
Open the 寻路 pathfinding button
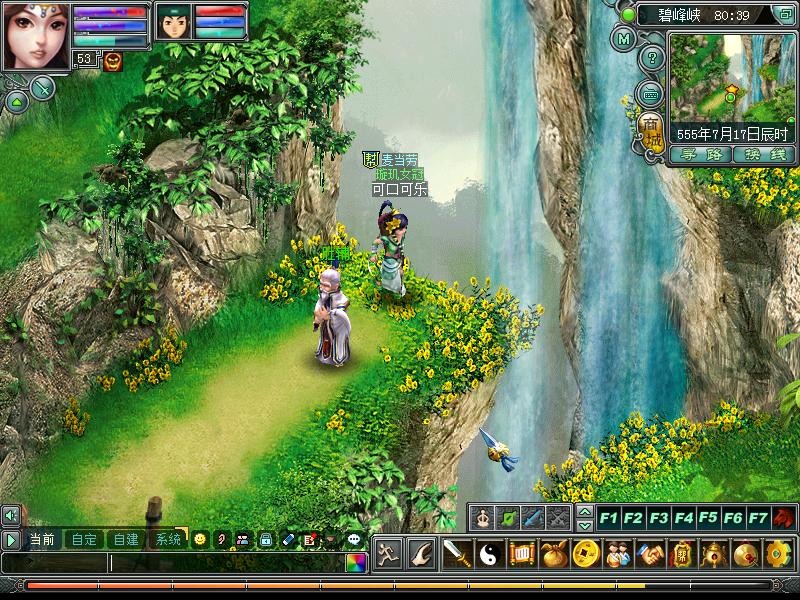click(700, 154)
